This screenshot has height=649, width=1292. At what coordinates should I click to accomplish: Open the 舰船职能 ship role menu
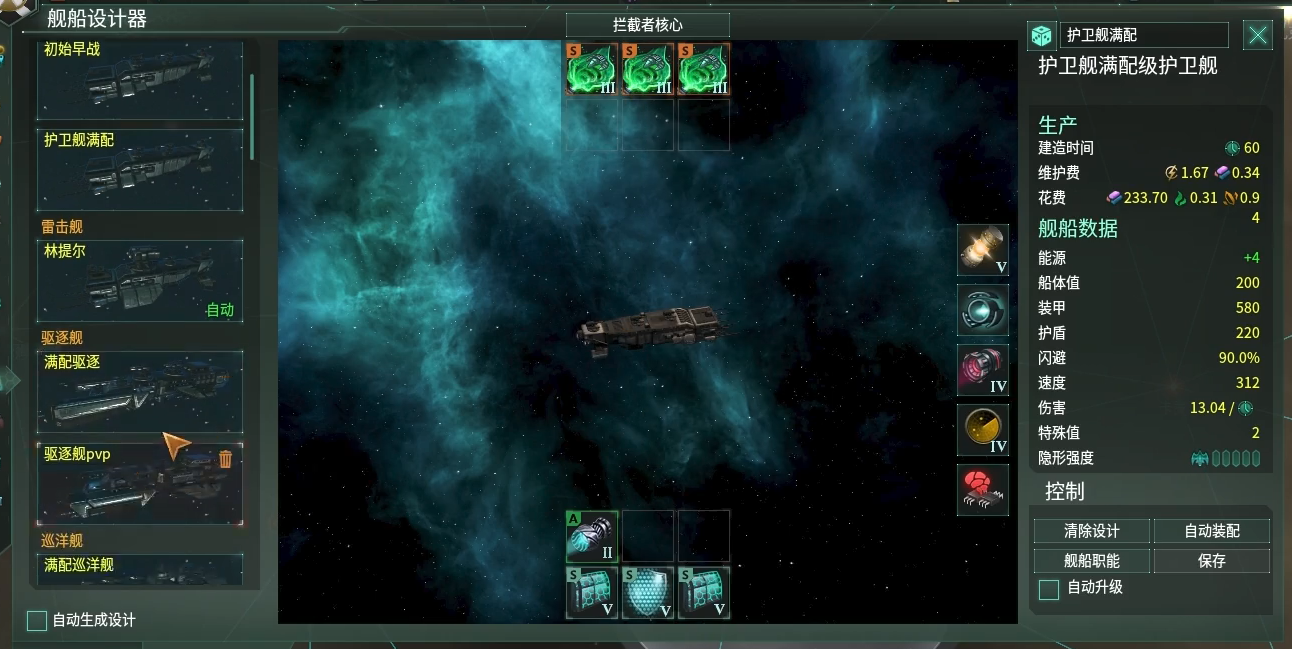(1091, 561)
